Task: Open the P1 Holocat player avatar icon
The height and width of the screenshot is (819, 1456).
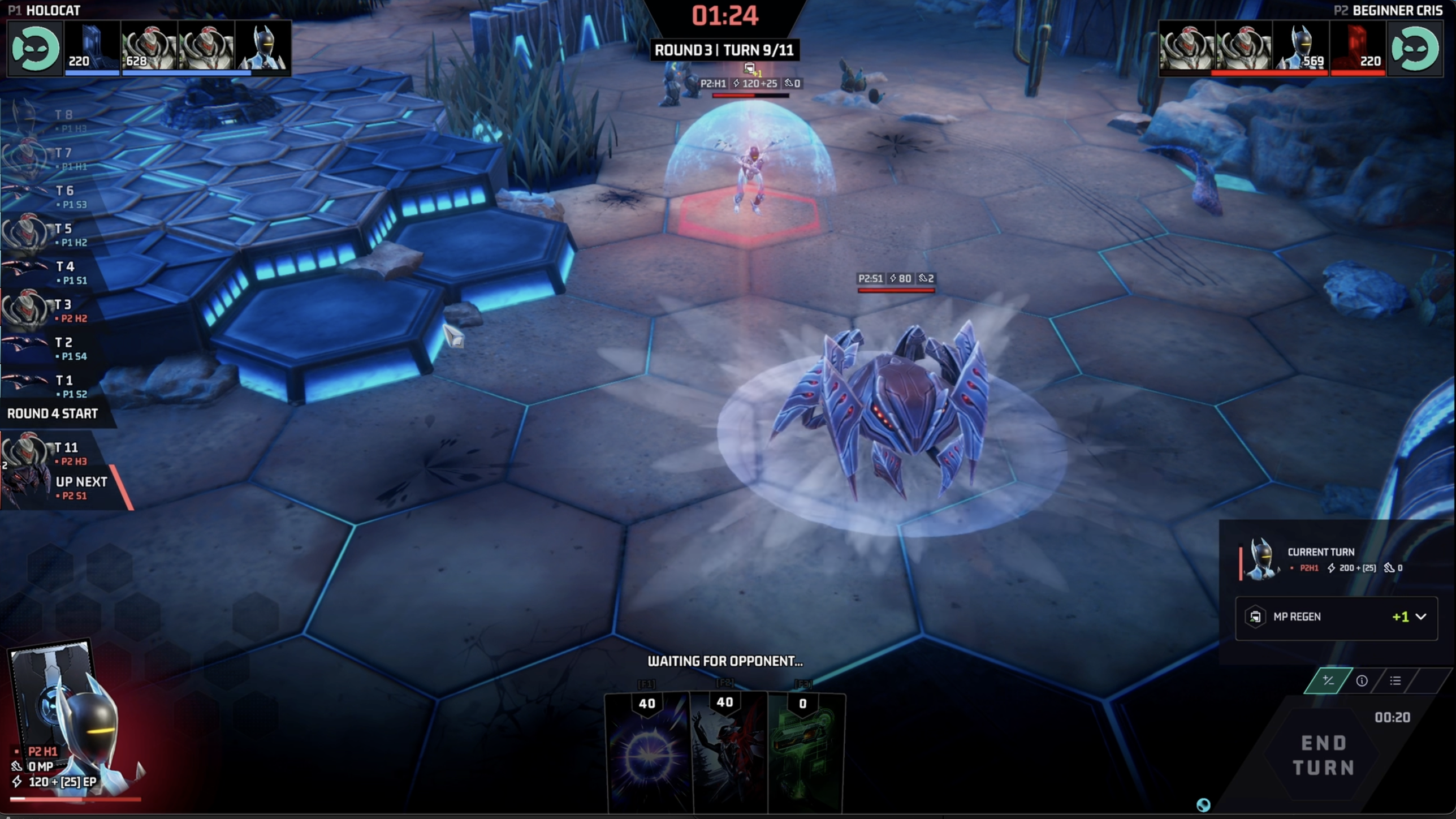Action: [x=35, y=49]
